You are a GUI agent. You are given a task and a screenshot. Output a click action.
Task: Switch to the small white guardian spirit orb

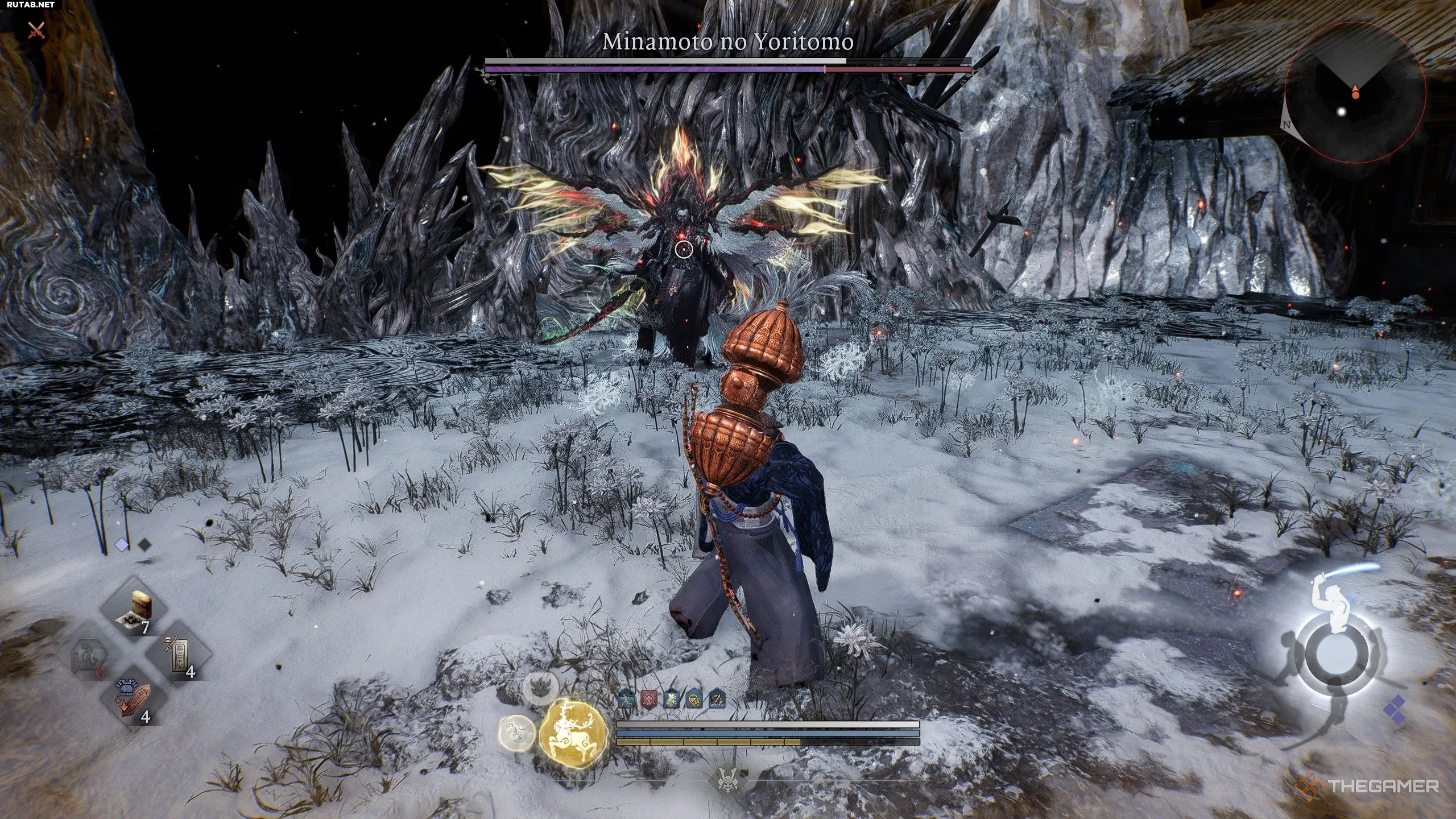(x=517, y=734)
